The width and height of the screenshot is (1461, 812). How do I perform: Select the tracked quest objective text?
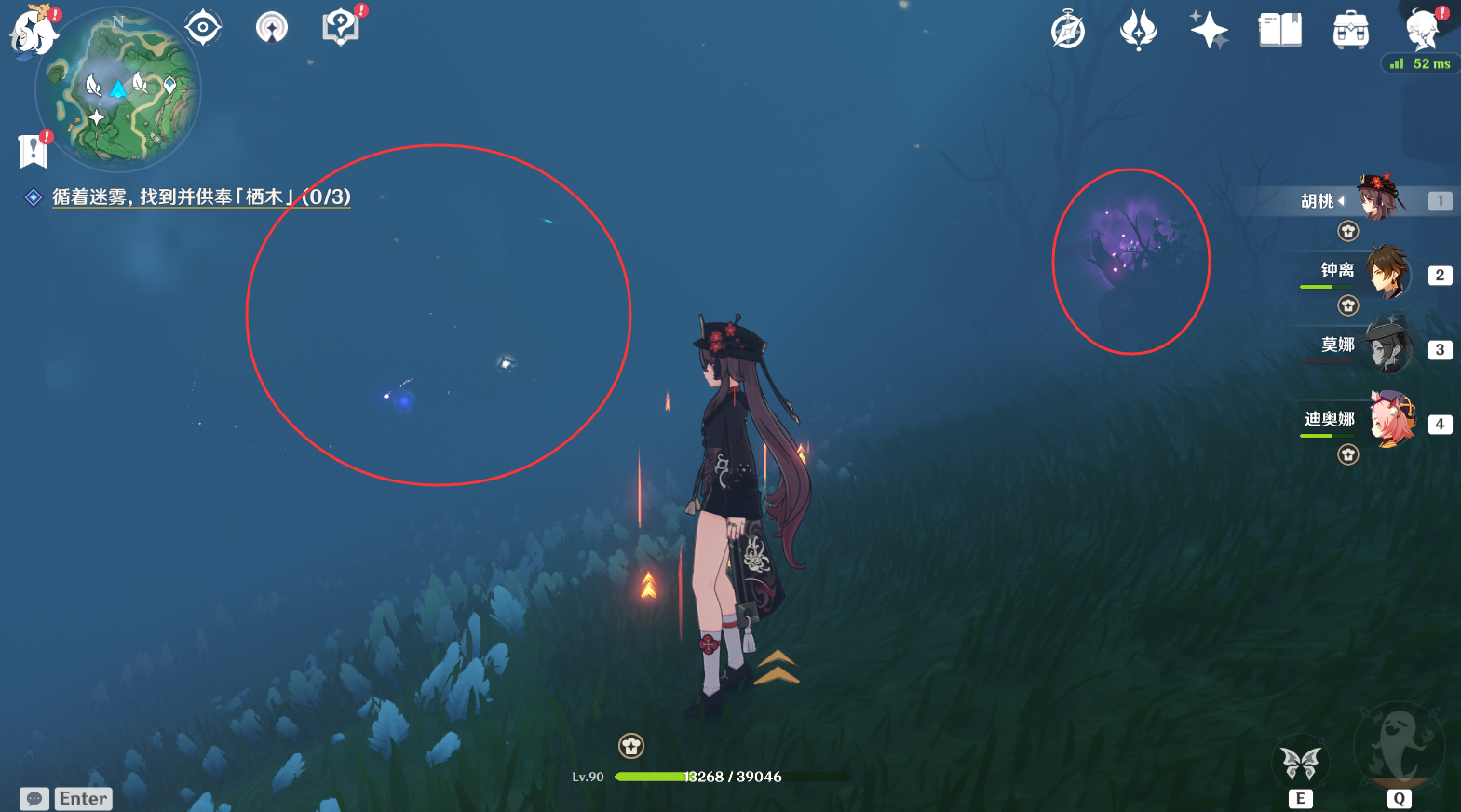coord(201,197)
